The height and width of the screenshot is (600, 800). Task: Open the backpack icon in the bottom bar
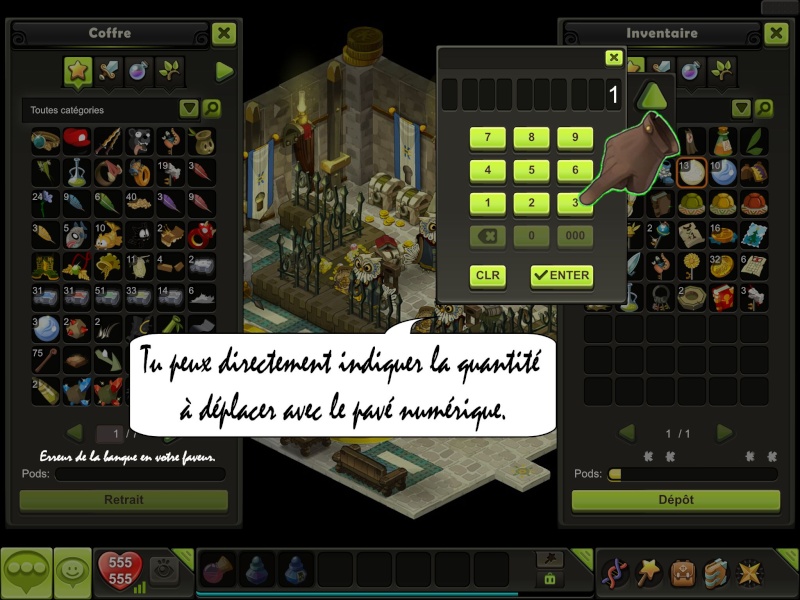[x=684, y=573]
